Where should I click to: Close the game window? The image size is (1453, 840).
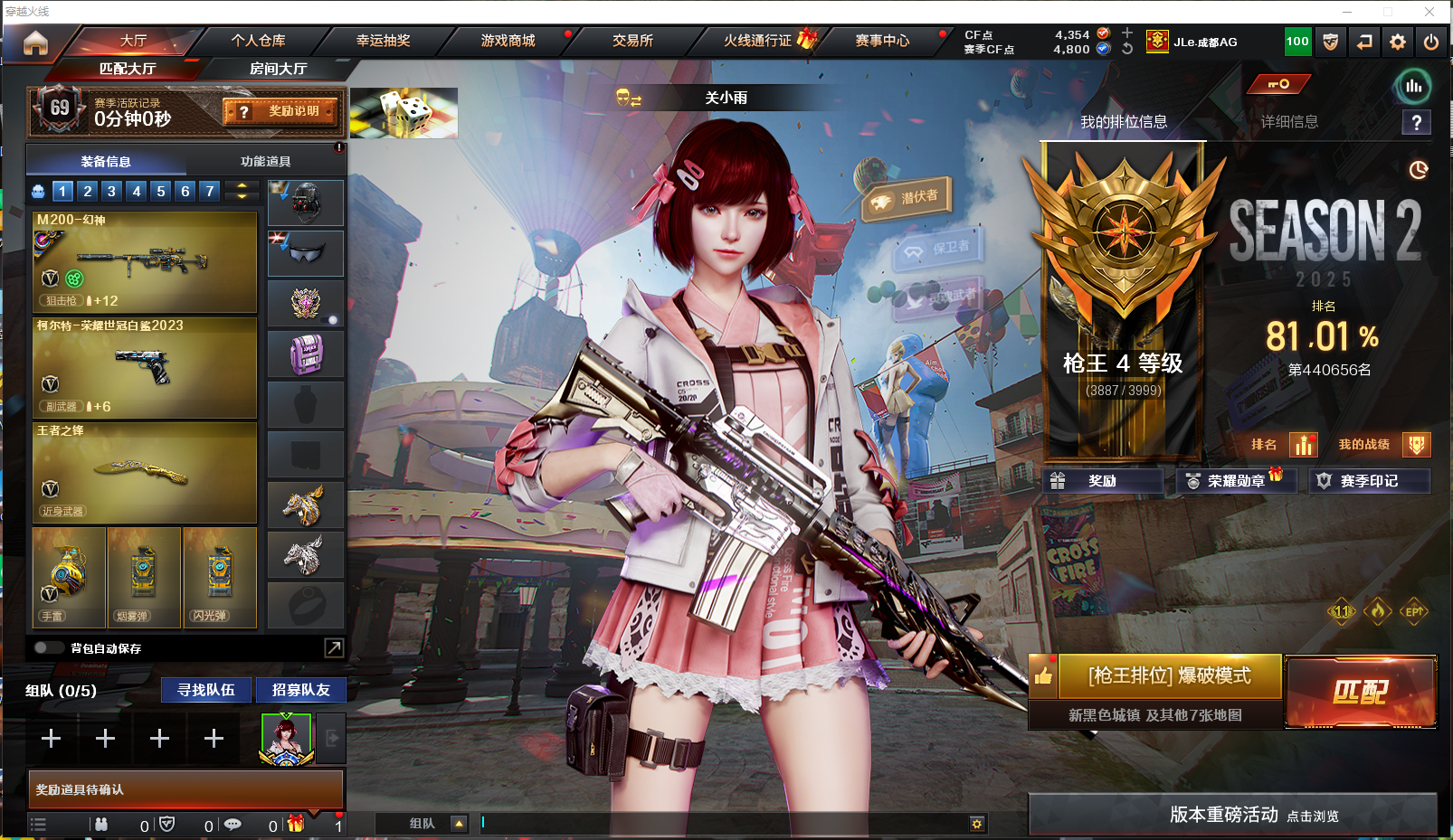[x=1429, y=12]
